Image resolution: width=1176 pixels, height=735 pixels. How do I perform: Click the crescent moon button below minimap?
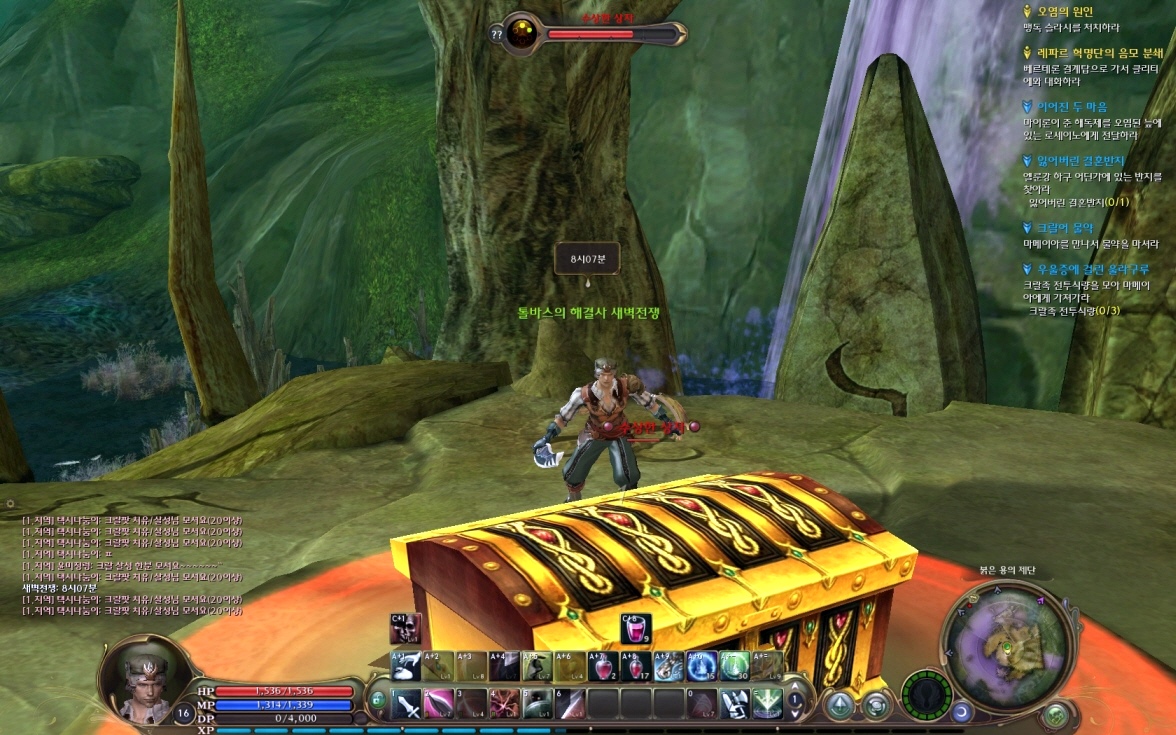(962, 711)
